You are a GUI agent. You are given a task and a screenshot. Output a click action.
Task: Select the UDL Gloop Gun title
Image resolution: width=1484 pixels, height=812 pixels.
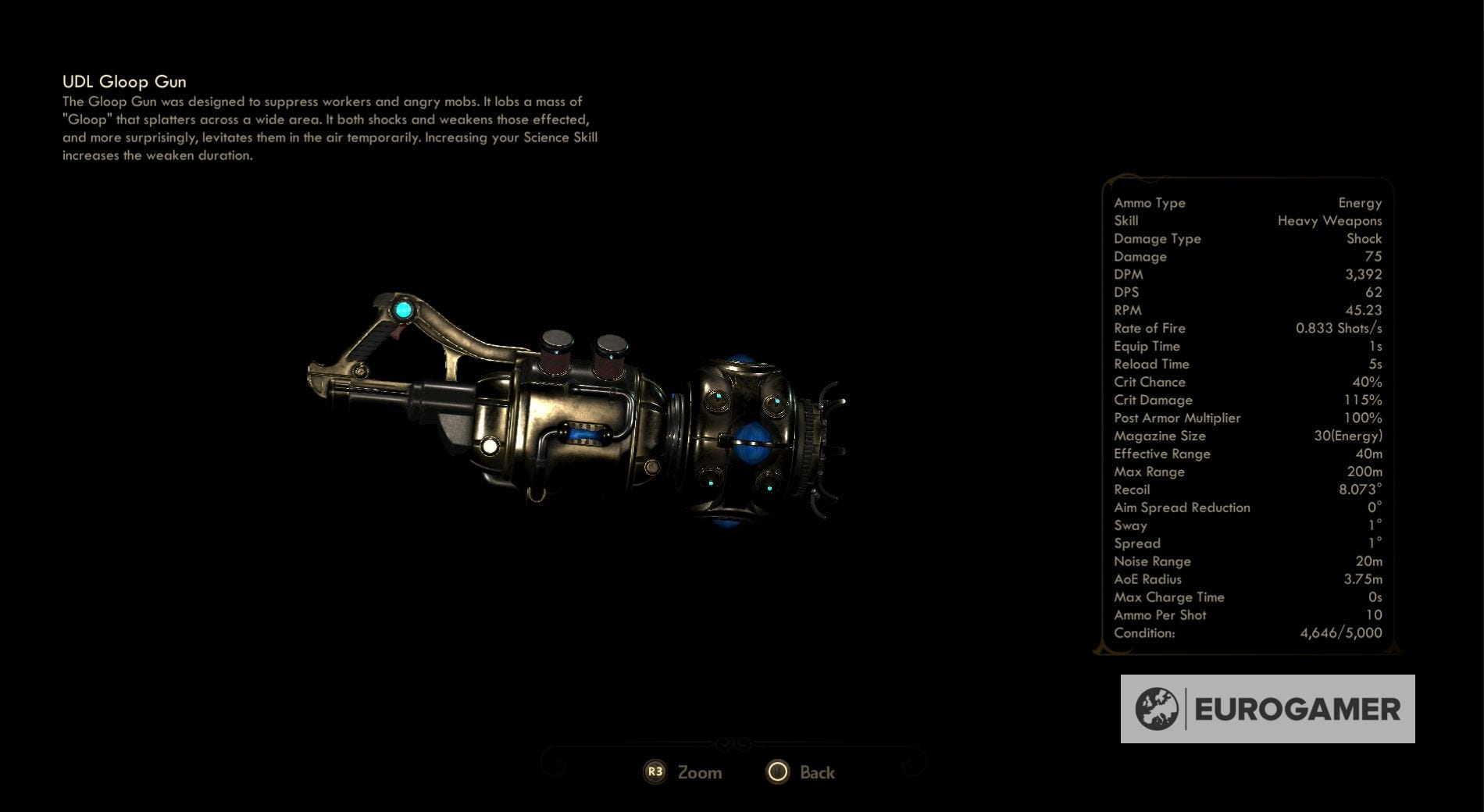point(125,81)
